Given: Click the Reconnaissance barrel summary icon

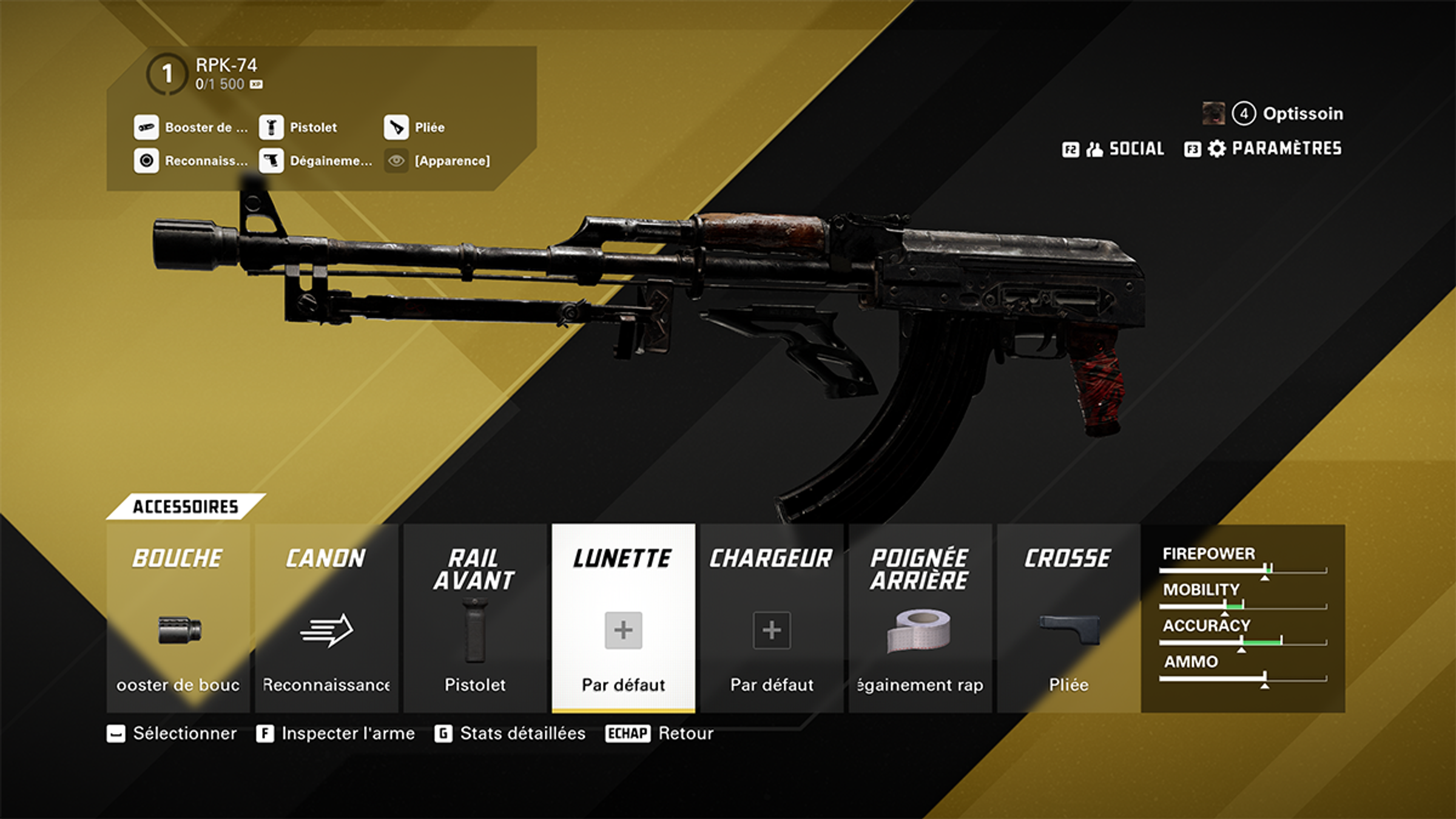Looking at the screenshot, I should (146, 161).
